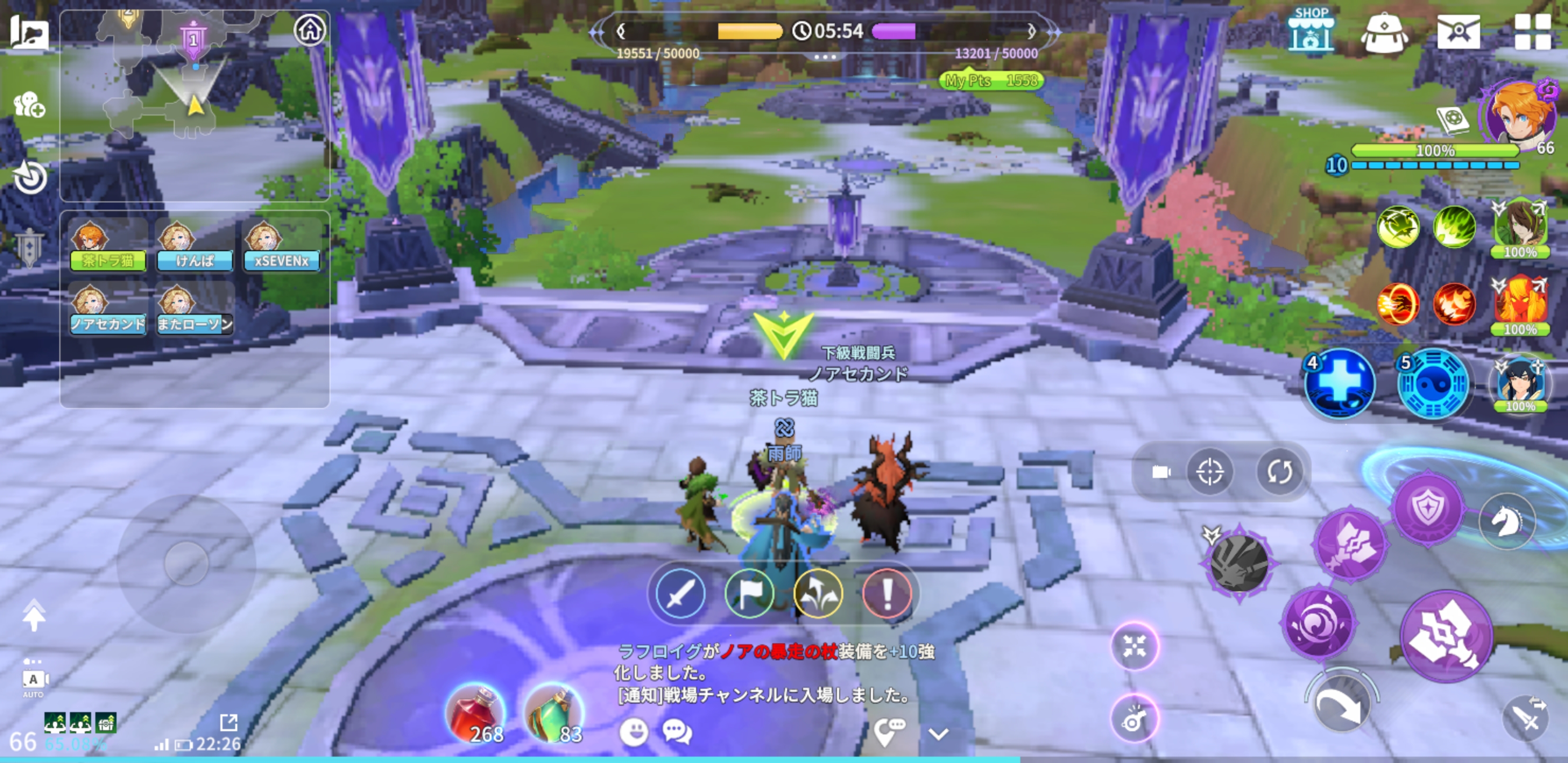Activate the blue cross heal skill
Viewport: 1568px width, 763px height.
point(1340,384)
